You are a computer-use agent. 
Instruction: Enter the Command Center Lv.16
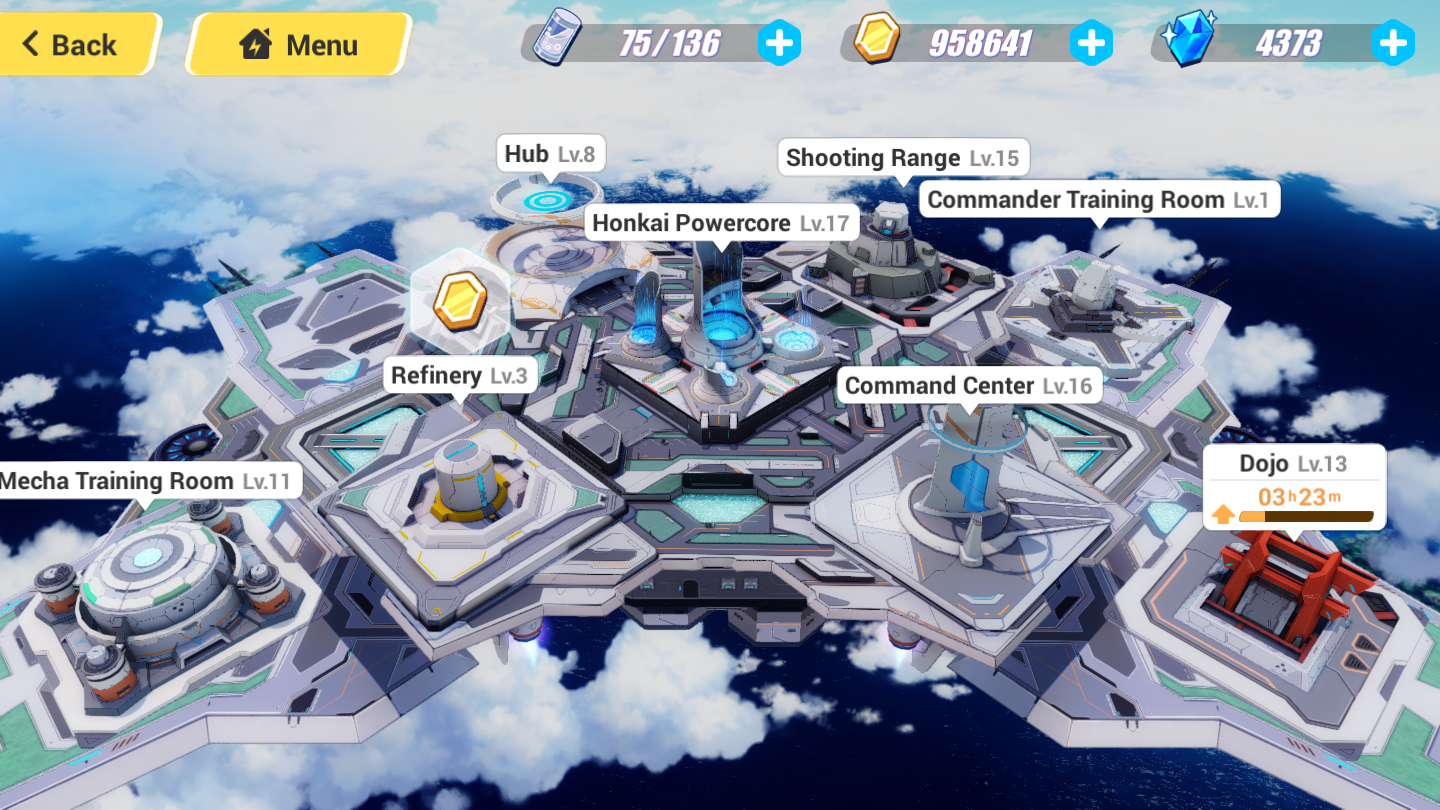click(968, 386)
